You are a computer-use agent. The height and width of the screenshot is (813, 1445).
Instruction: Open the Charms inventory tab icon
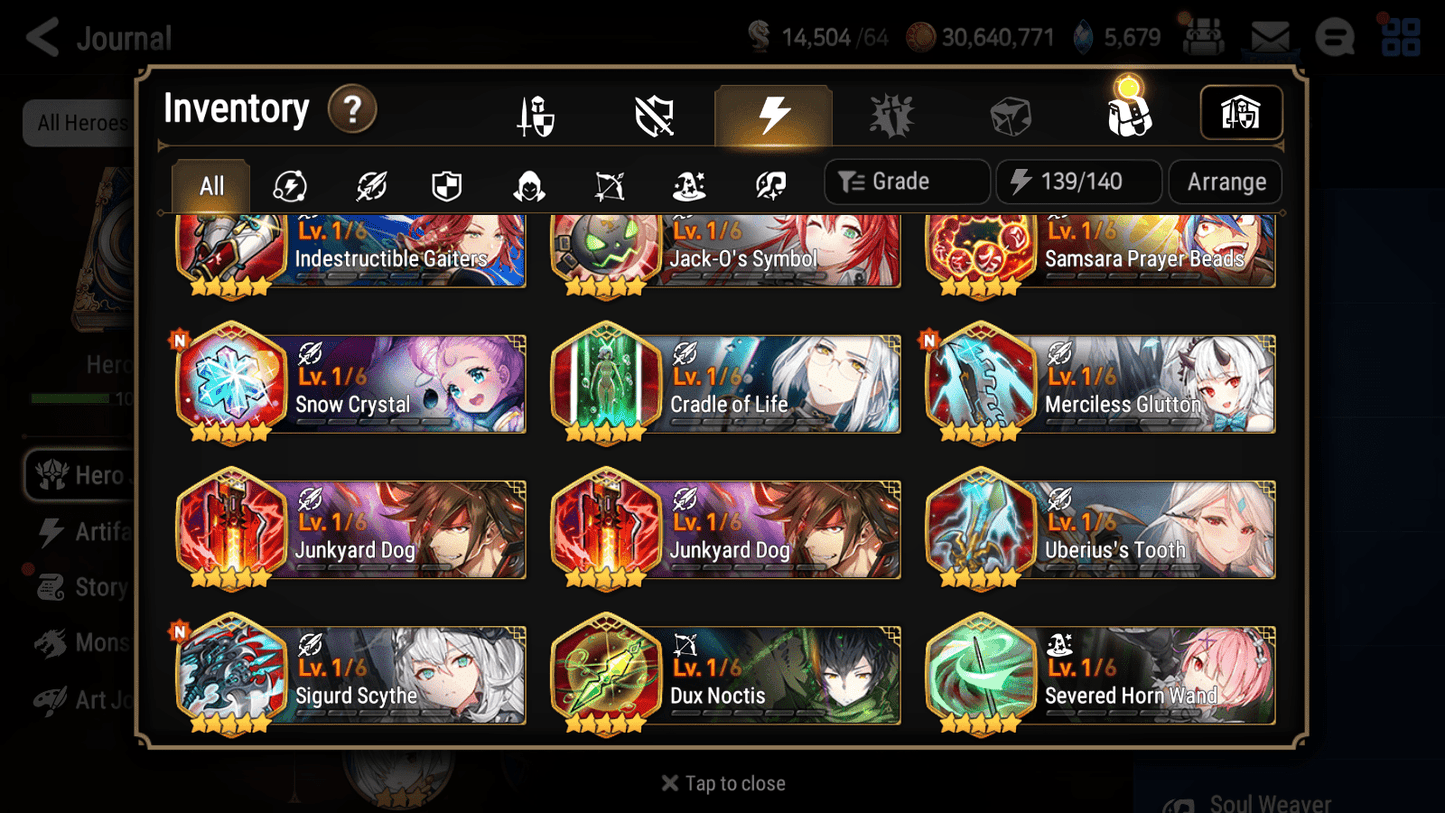tap(892, 113)
